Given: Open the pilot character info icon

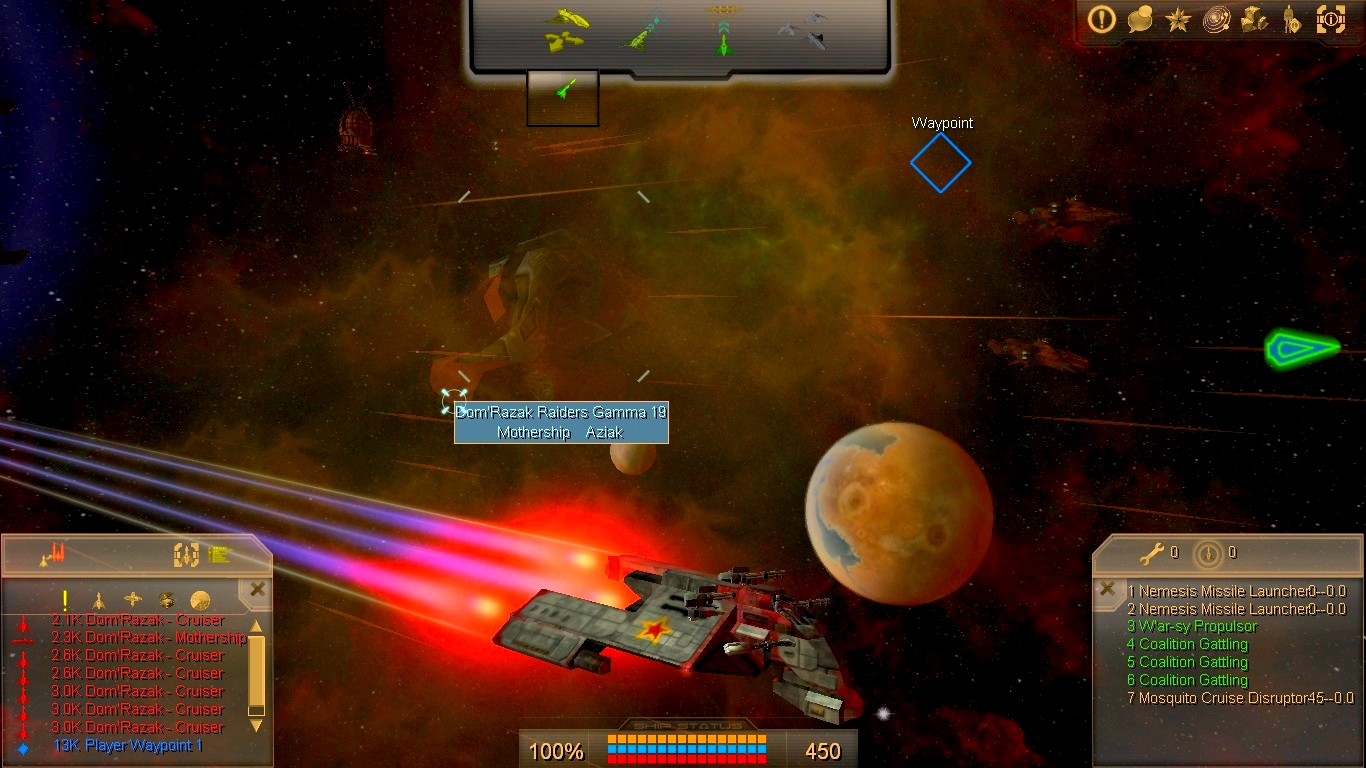Looking at the screenshot, I should [x=1292, y=20].
